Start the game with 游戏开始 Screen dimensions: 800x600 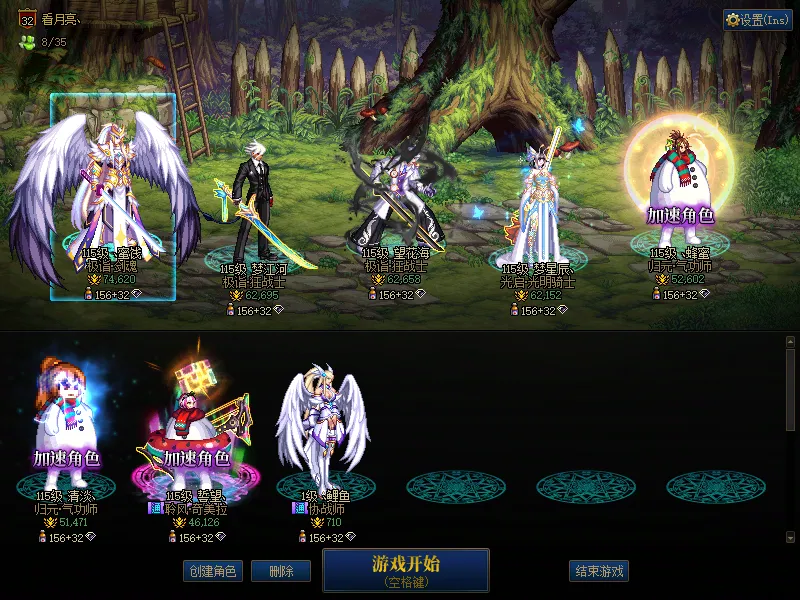pyautogui.click(x=405, y=569)
